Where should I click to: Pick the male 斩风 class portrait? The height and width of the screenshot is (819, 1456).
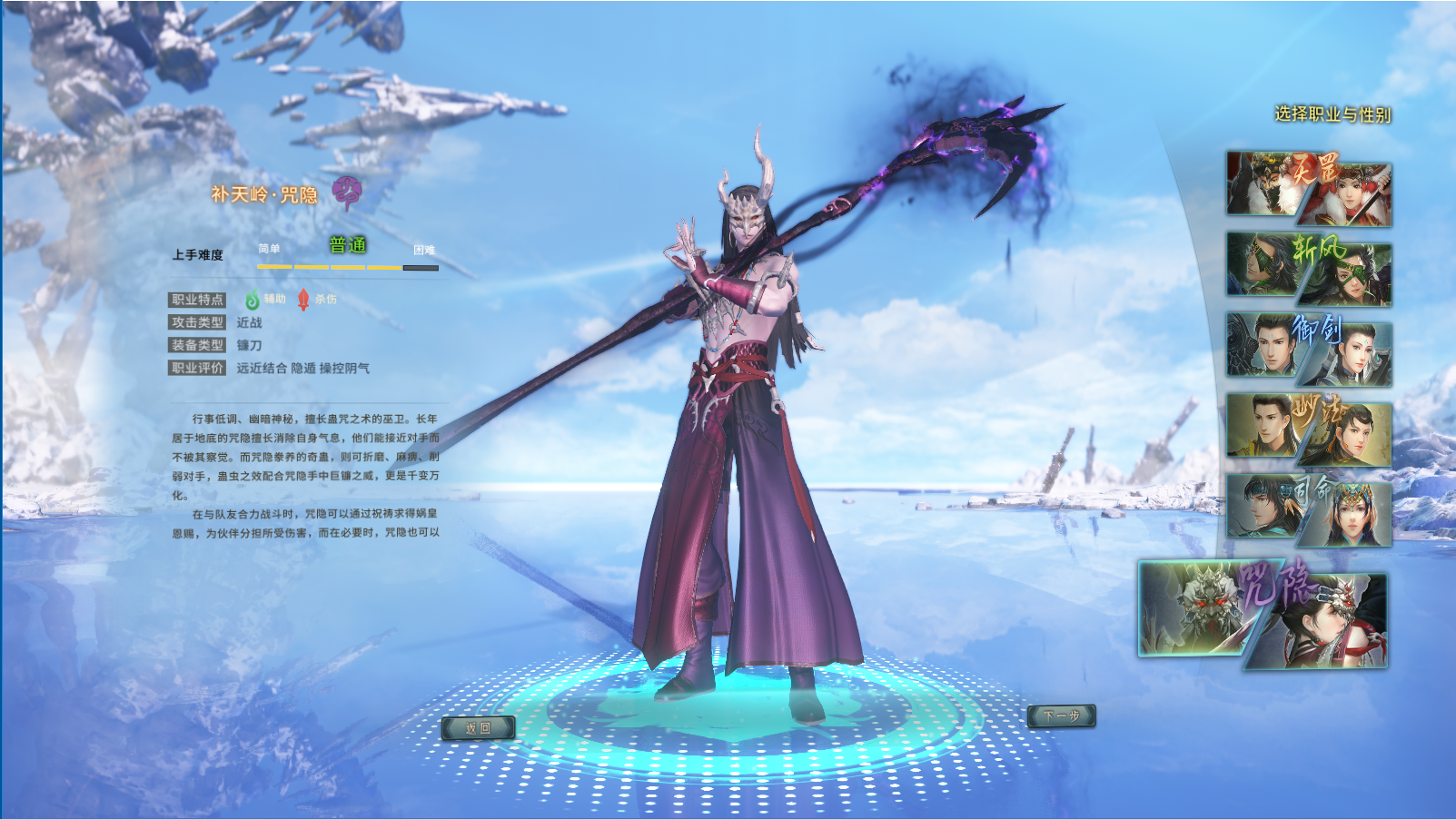(1262, 263)
